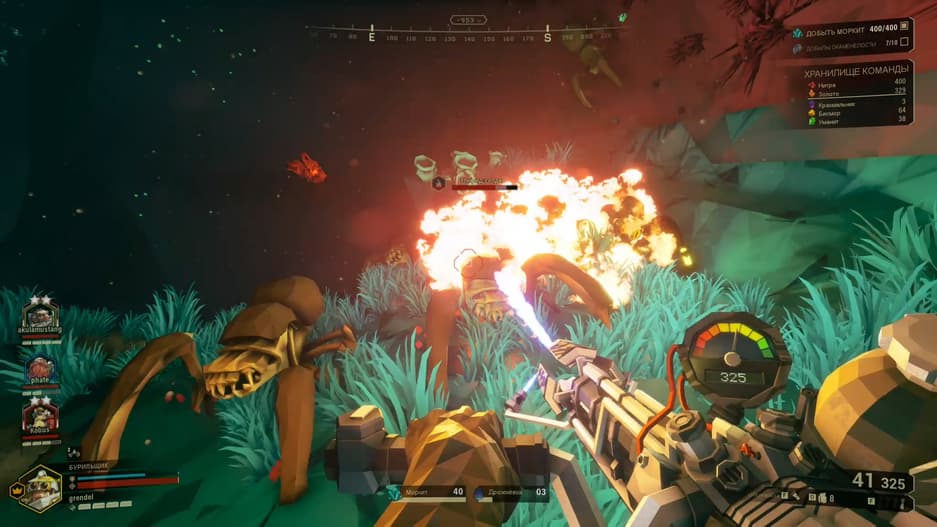Select teammate phate's portrait
This screenshot has width=937, height=527.
[x=40, y=367]
